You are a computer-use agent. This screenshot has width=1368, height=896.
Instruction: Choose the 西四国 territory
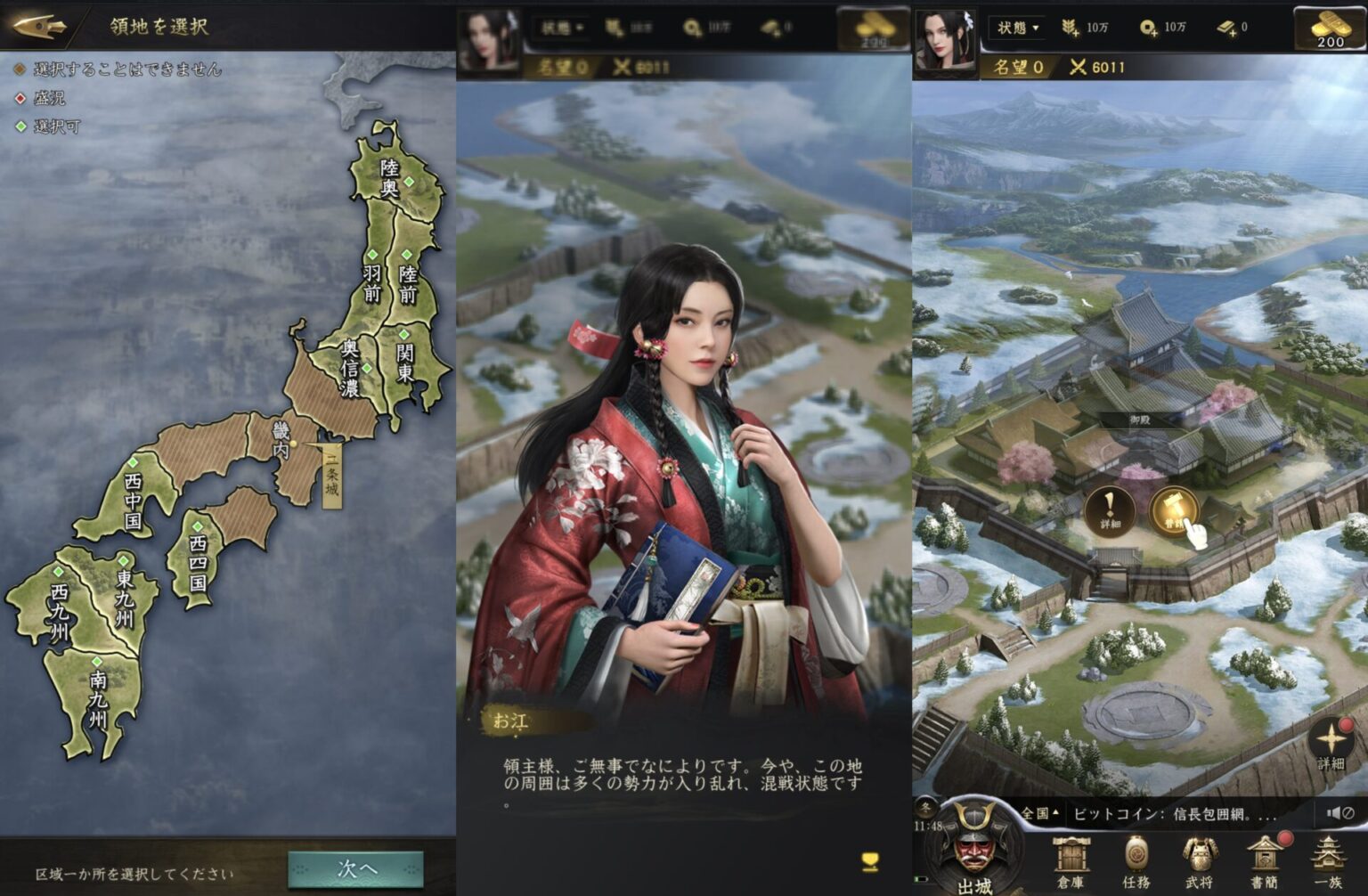click(x=198, y=563)
